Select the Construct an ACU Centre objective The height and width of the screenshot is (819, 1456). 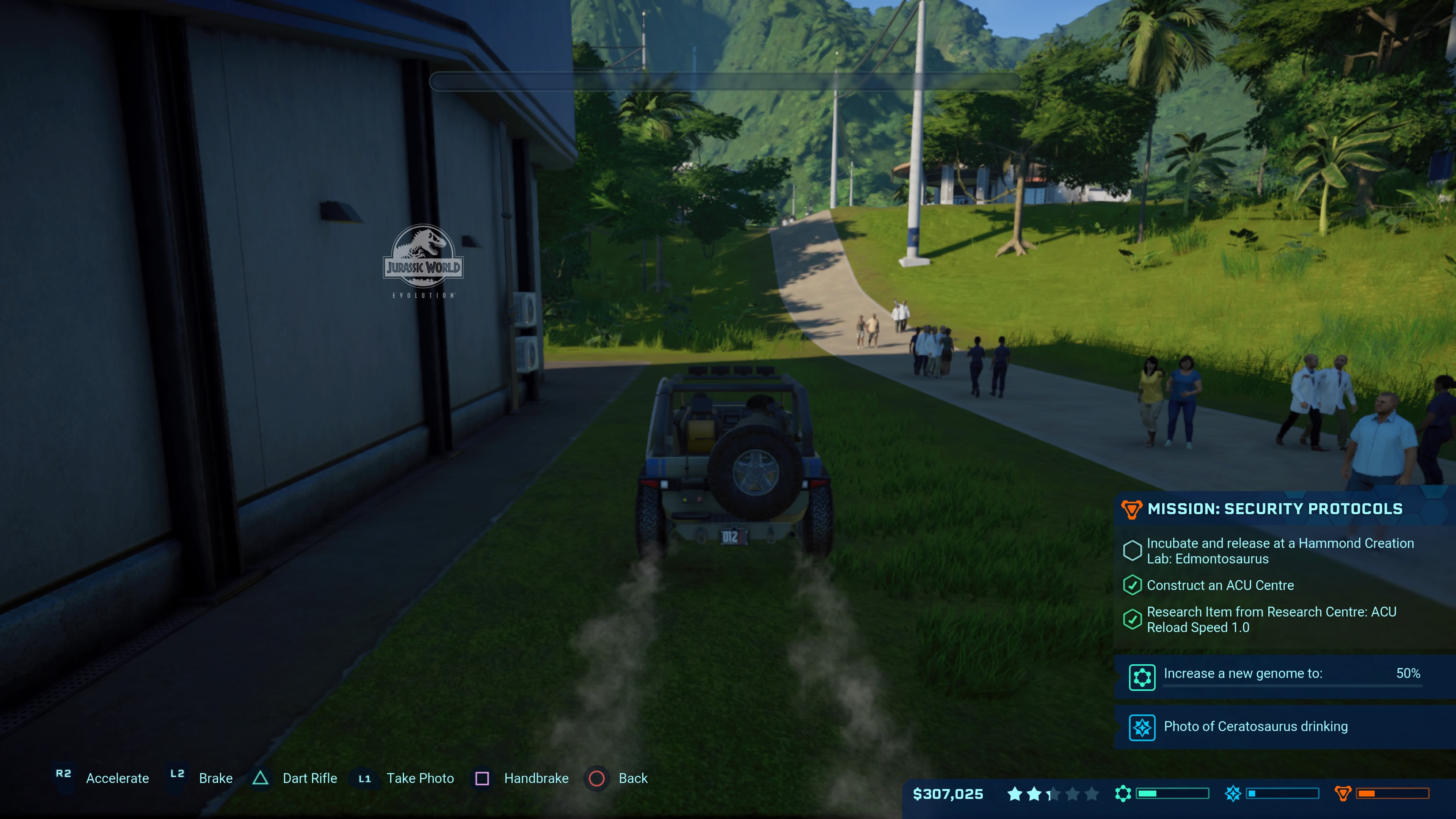(1220, 585)
